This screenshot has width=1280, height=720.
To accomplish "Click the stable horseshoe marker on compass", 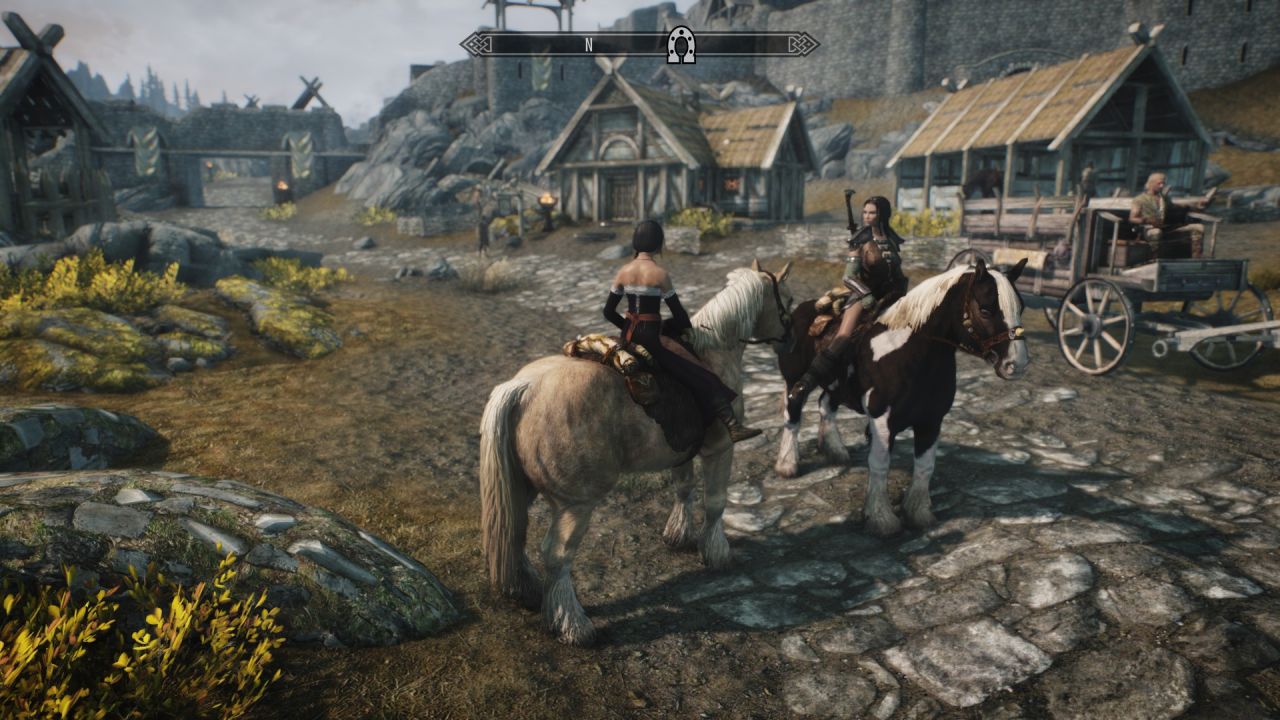I will point(681,45).
